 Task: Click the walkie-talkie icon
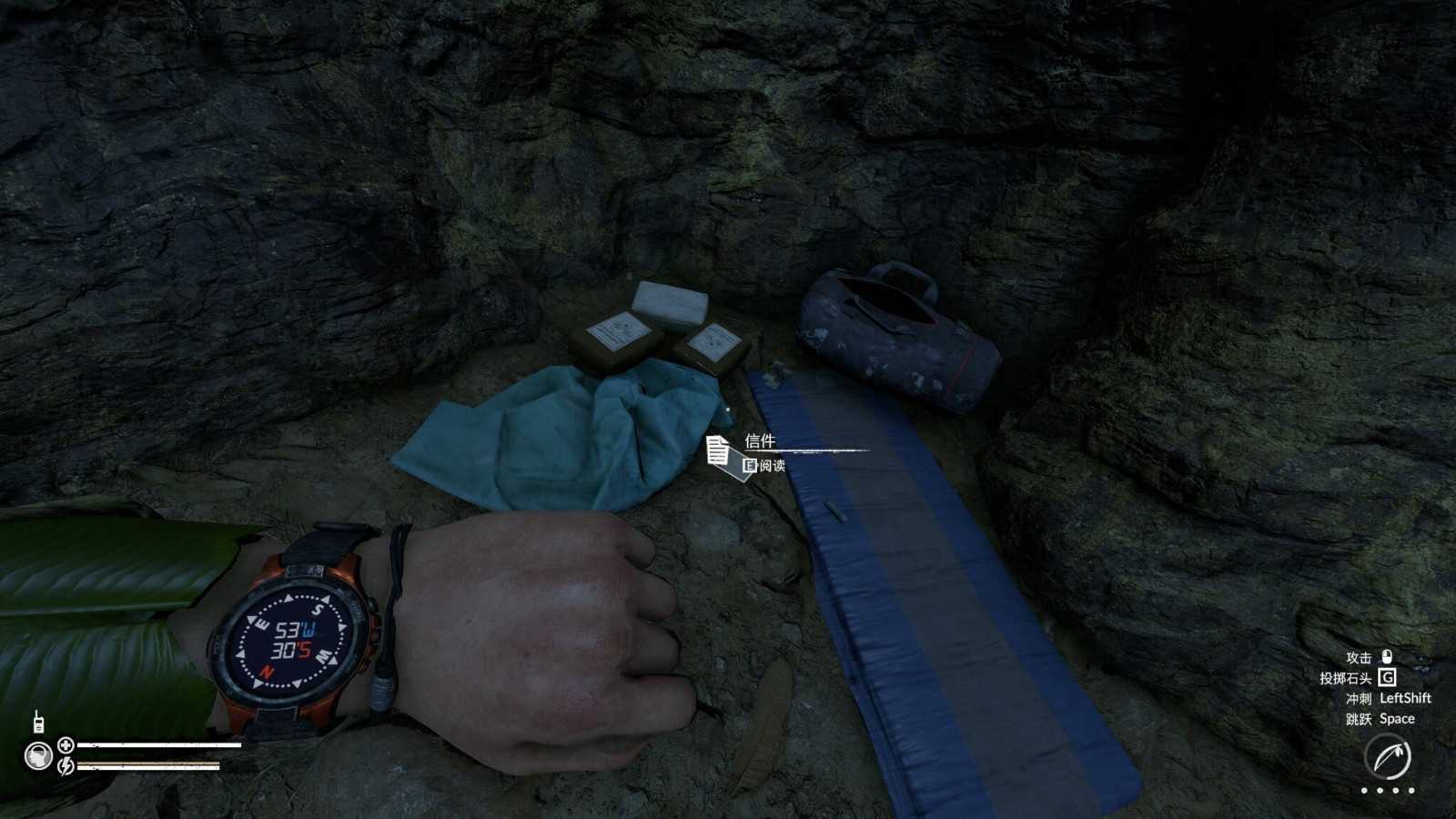[x=38, y=723]
